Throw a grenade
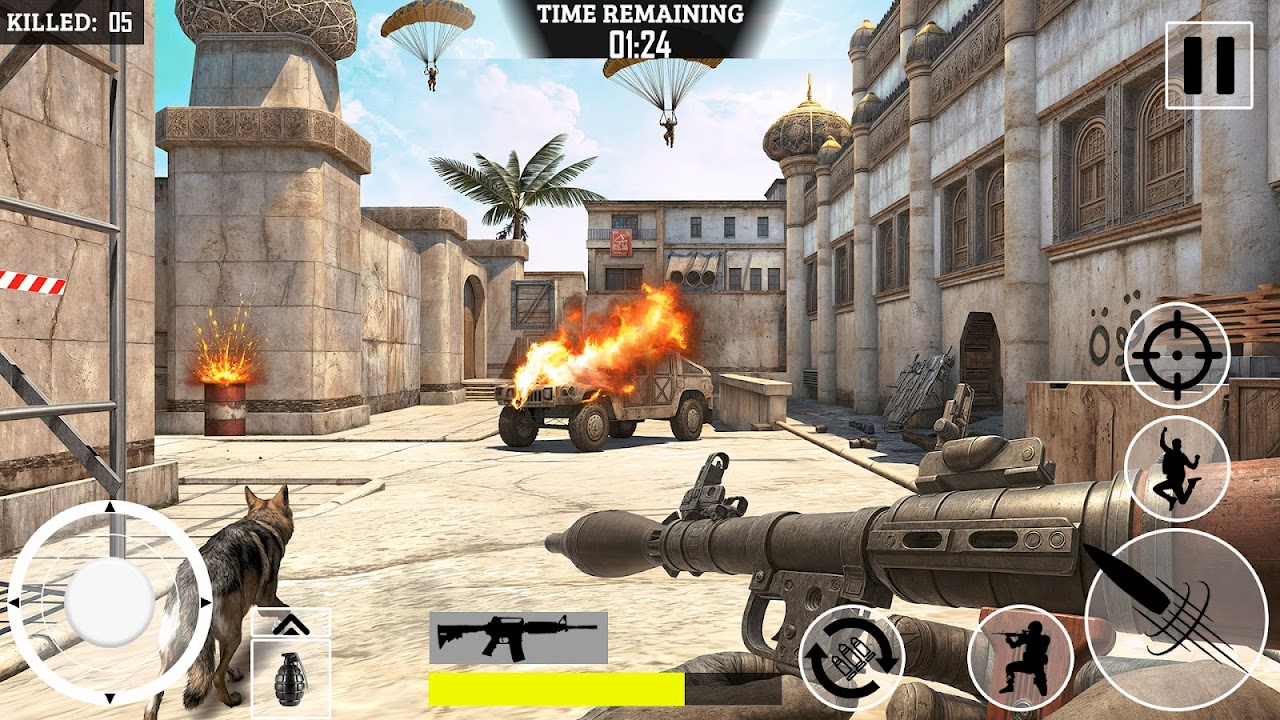Screen dimensions: 1280x720 (x=290, y=679)
